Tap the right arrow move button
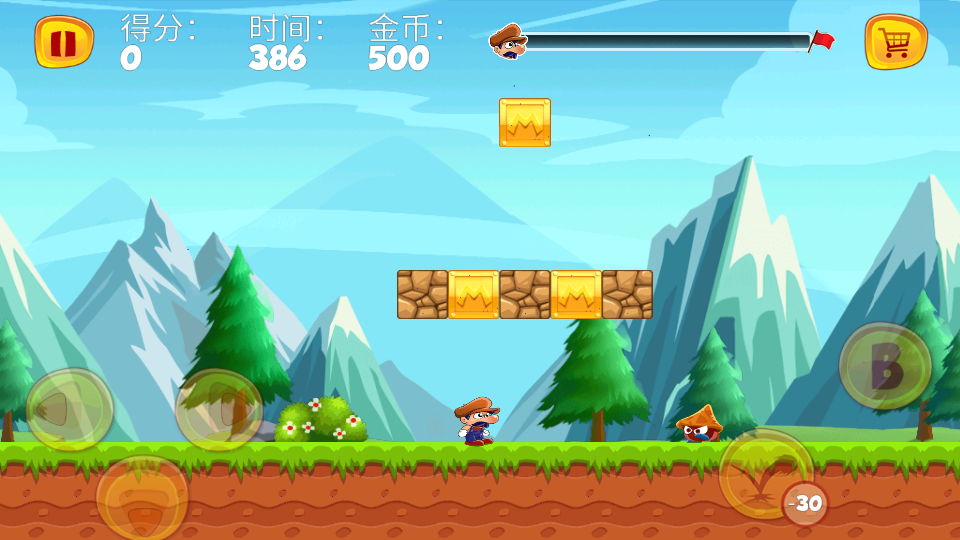Screen dimensions: 960x540 [x=219, y=409]
